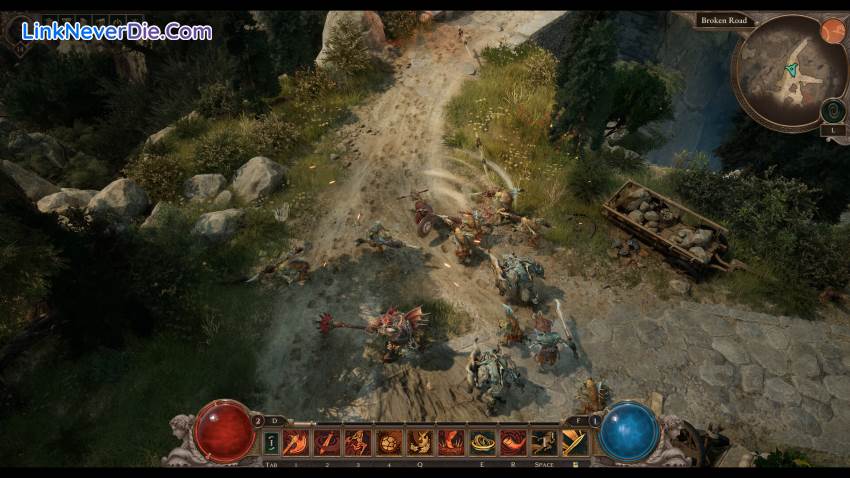Click the orange orb atop the minimap
Image resolution: width=850 pixels, height=478 pixels.
[x=833, y=31]
